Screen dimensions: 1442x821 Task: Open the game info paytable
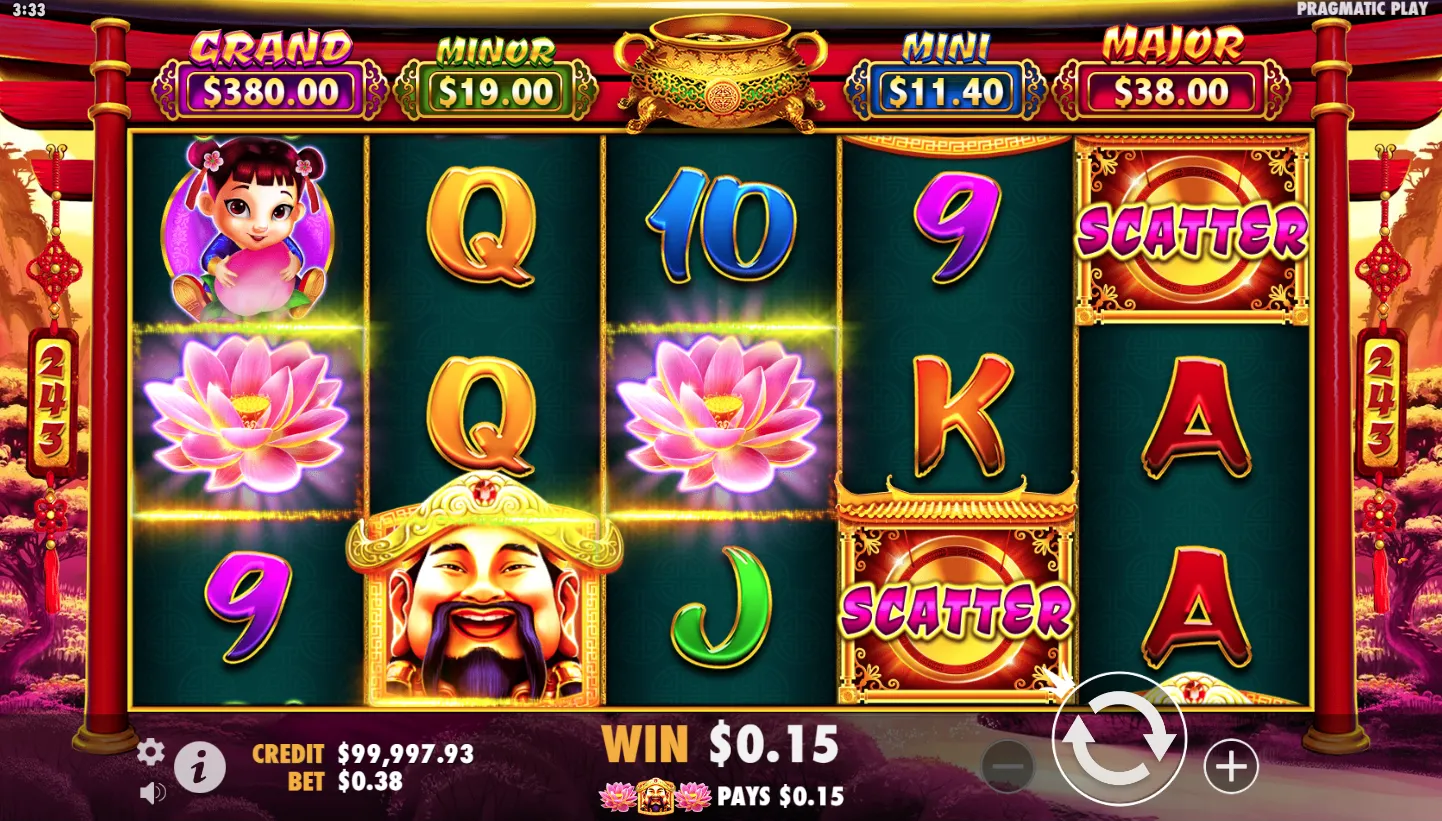(x=199, y=768)
